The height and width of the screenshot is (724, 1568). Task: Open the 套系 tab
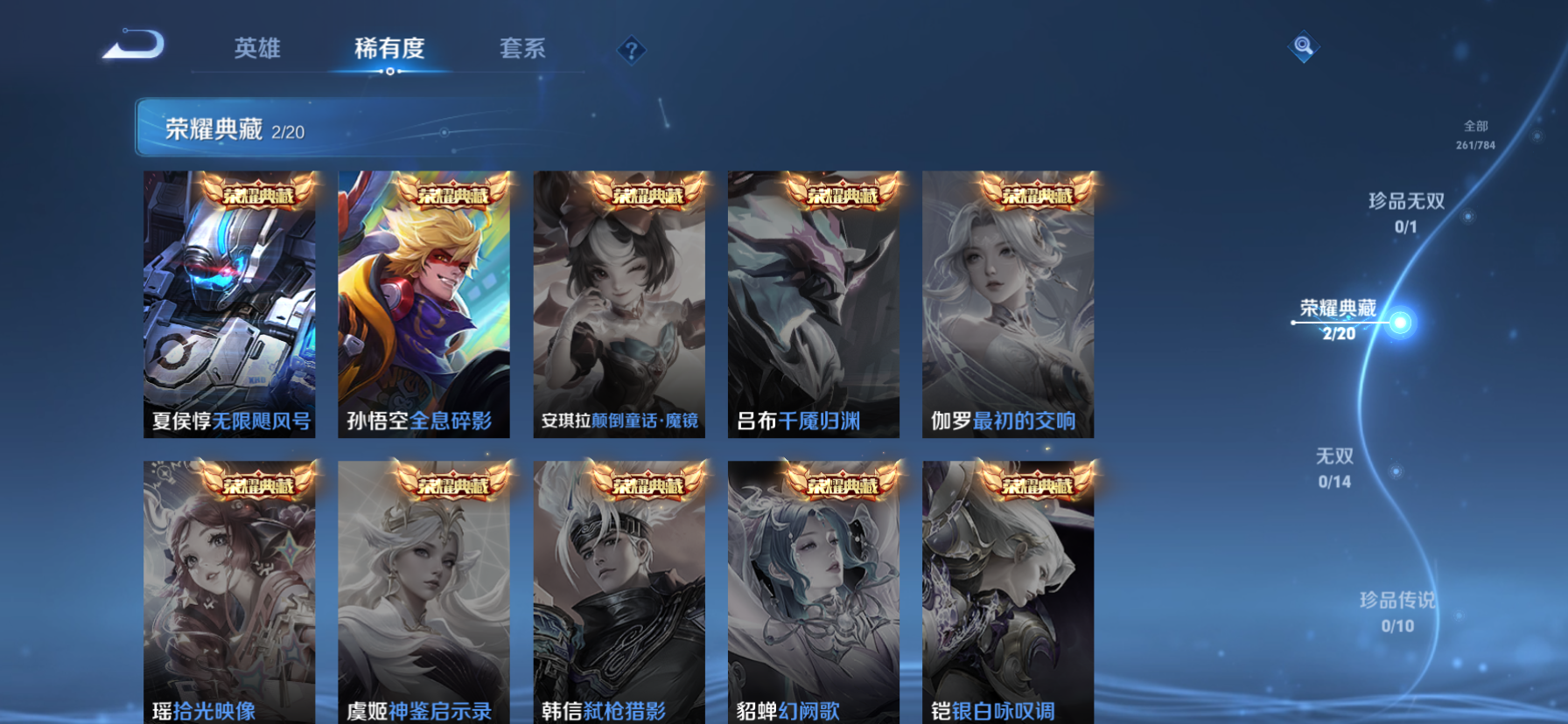(522, 49)
